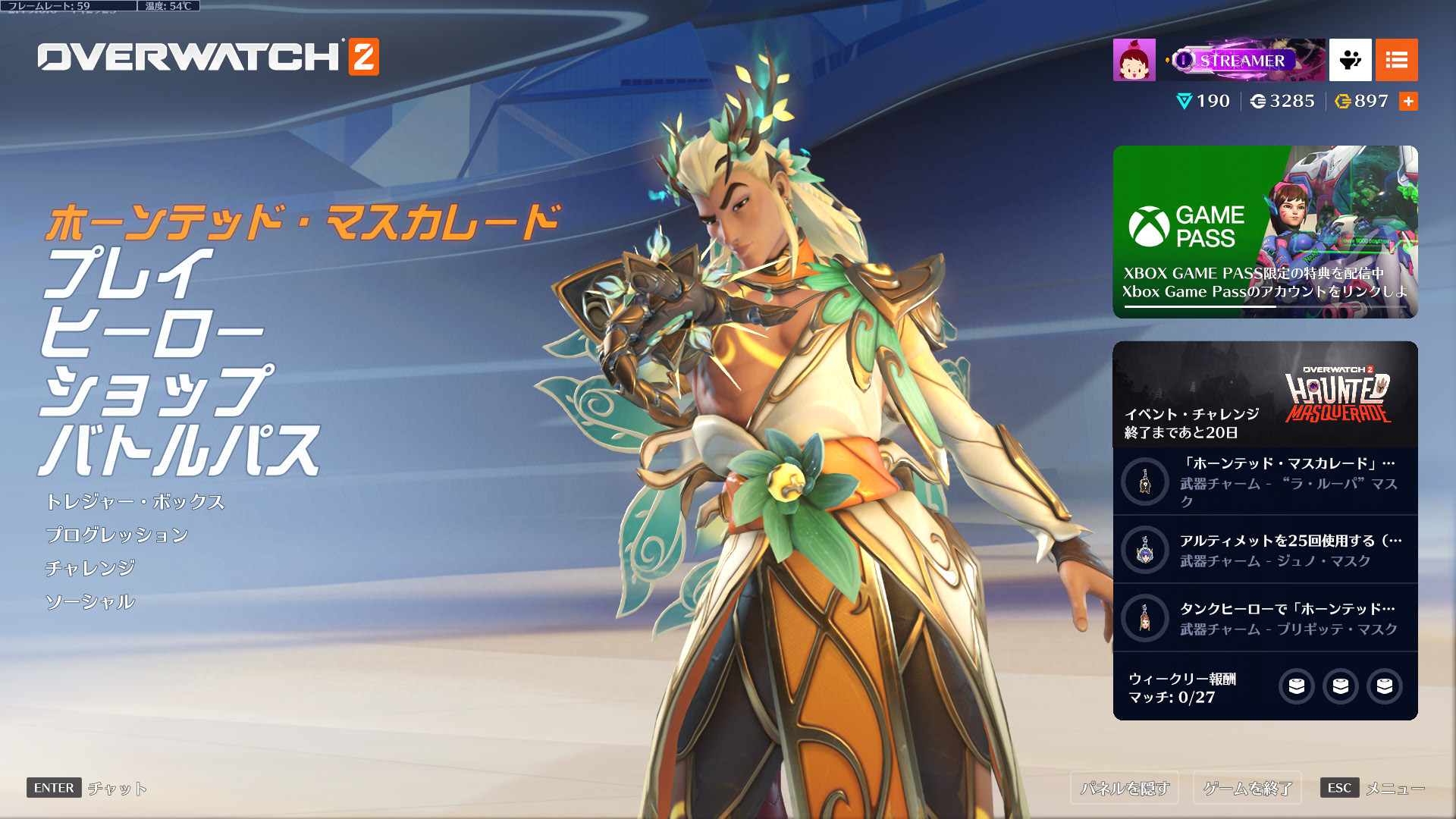Click the player avatar portrait
This screenshot has width=1456, height=819.
(1134, 60)
